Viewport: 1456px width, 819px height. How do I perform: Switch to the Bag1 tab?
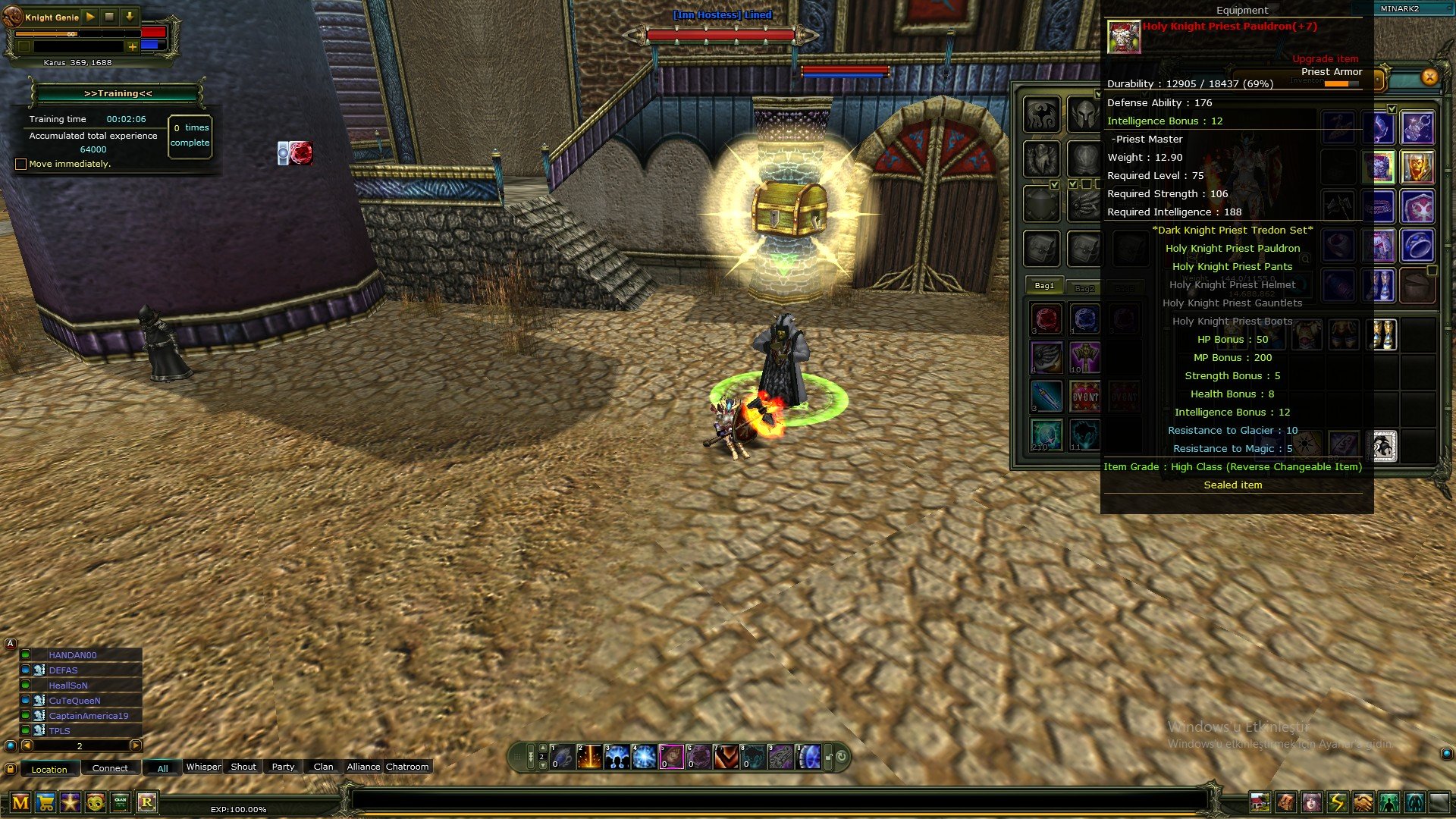(x=1044, y=286)
